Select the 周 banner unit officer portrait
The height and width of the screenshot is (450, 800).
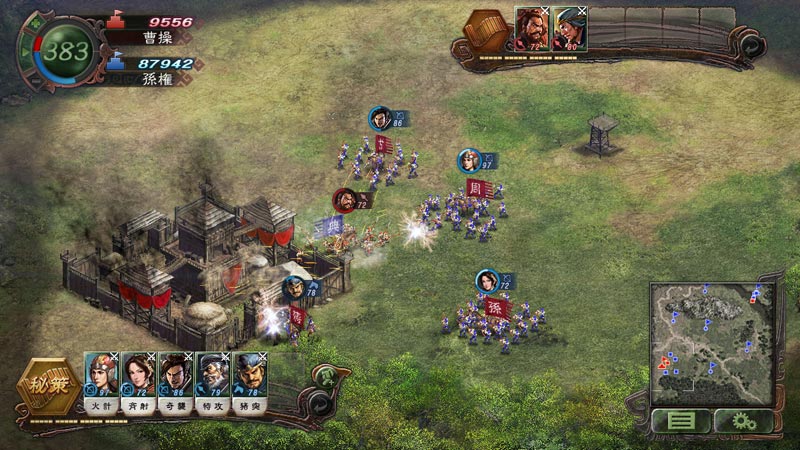click(x=469, y=160)
